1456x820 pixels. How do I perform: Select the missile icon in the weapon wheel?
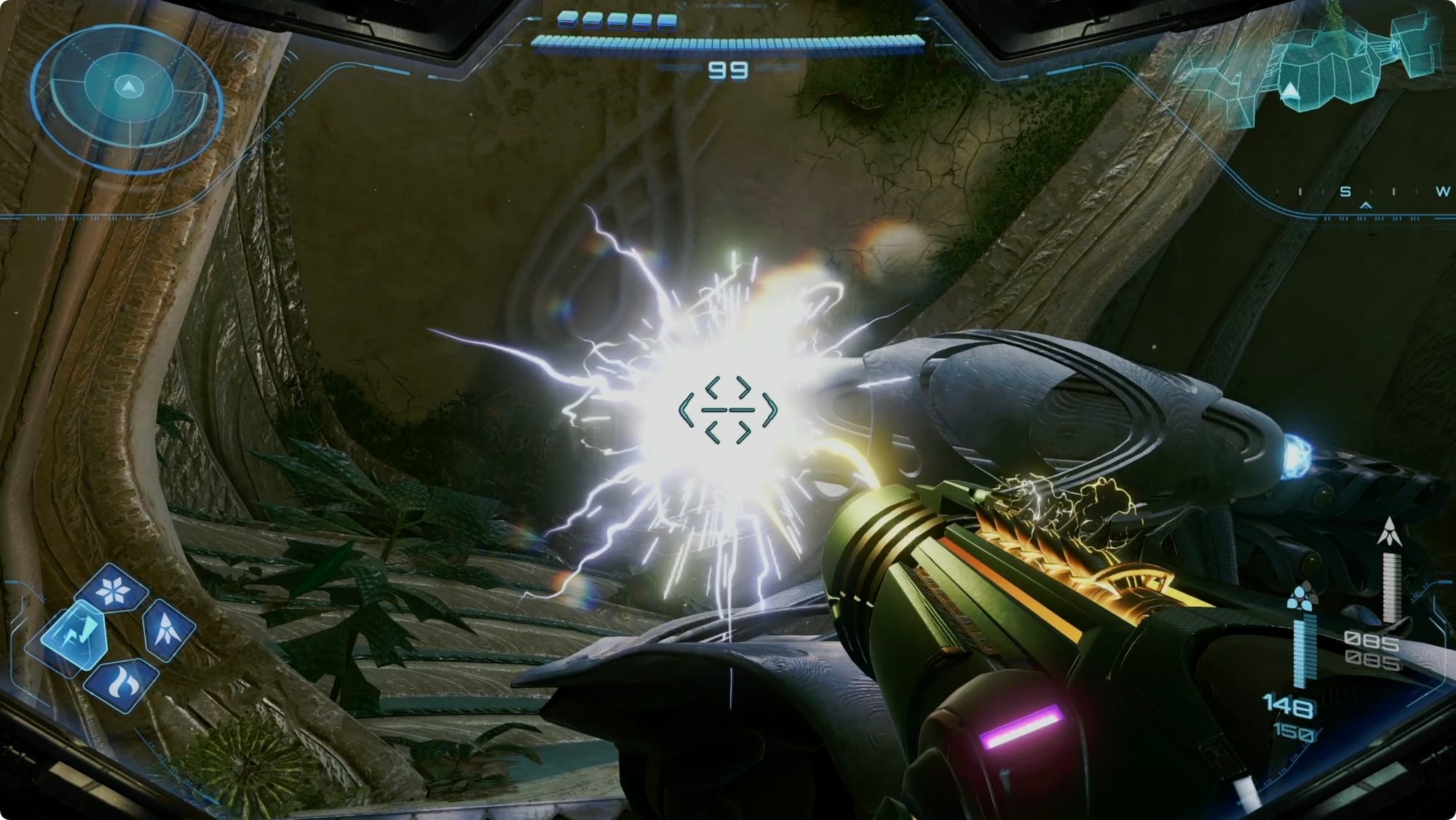point(168,629)
